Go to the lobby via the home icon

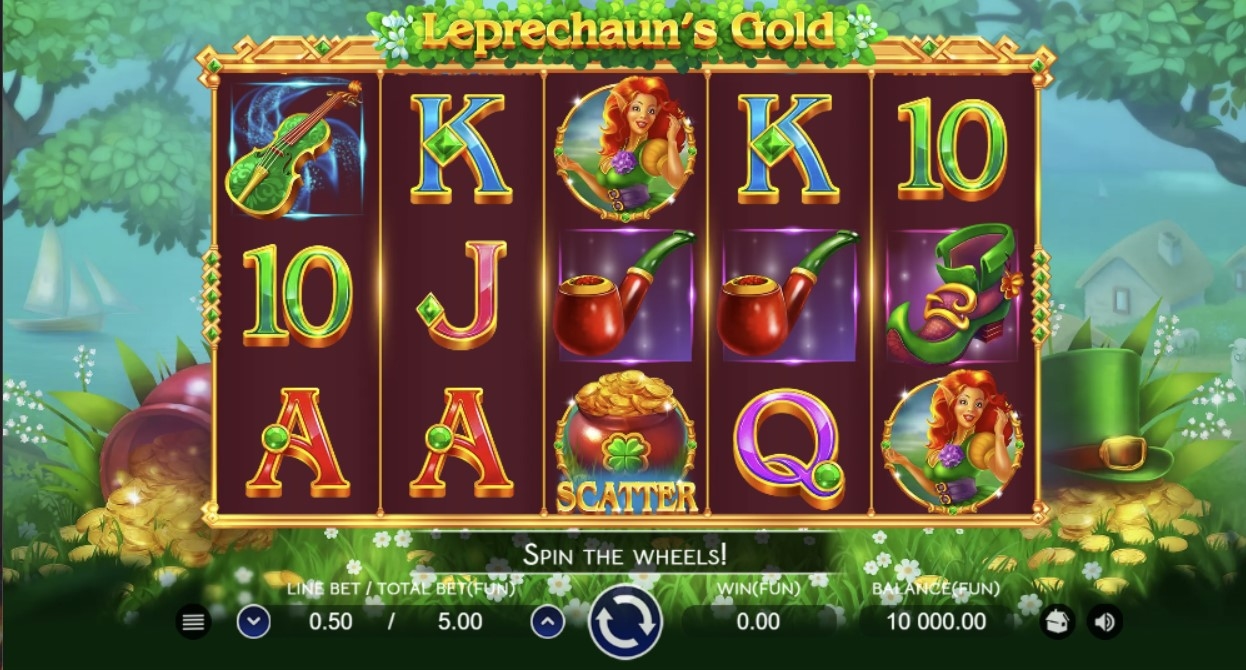1056,622
